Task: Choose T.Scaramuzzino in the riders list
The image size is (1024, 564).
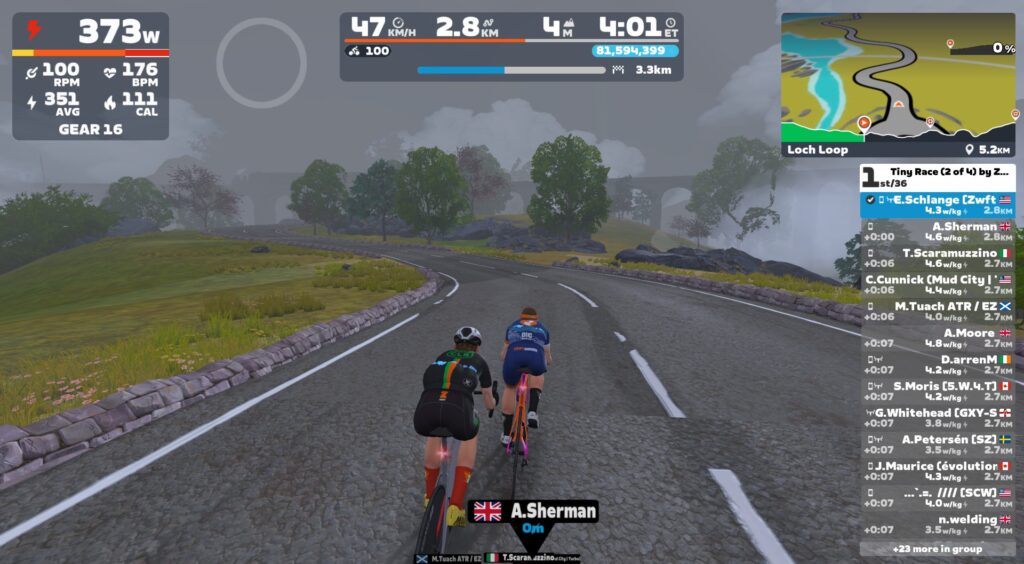Action: pos(937,258)
